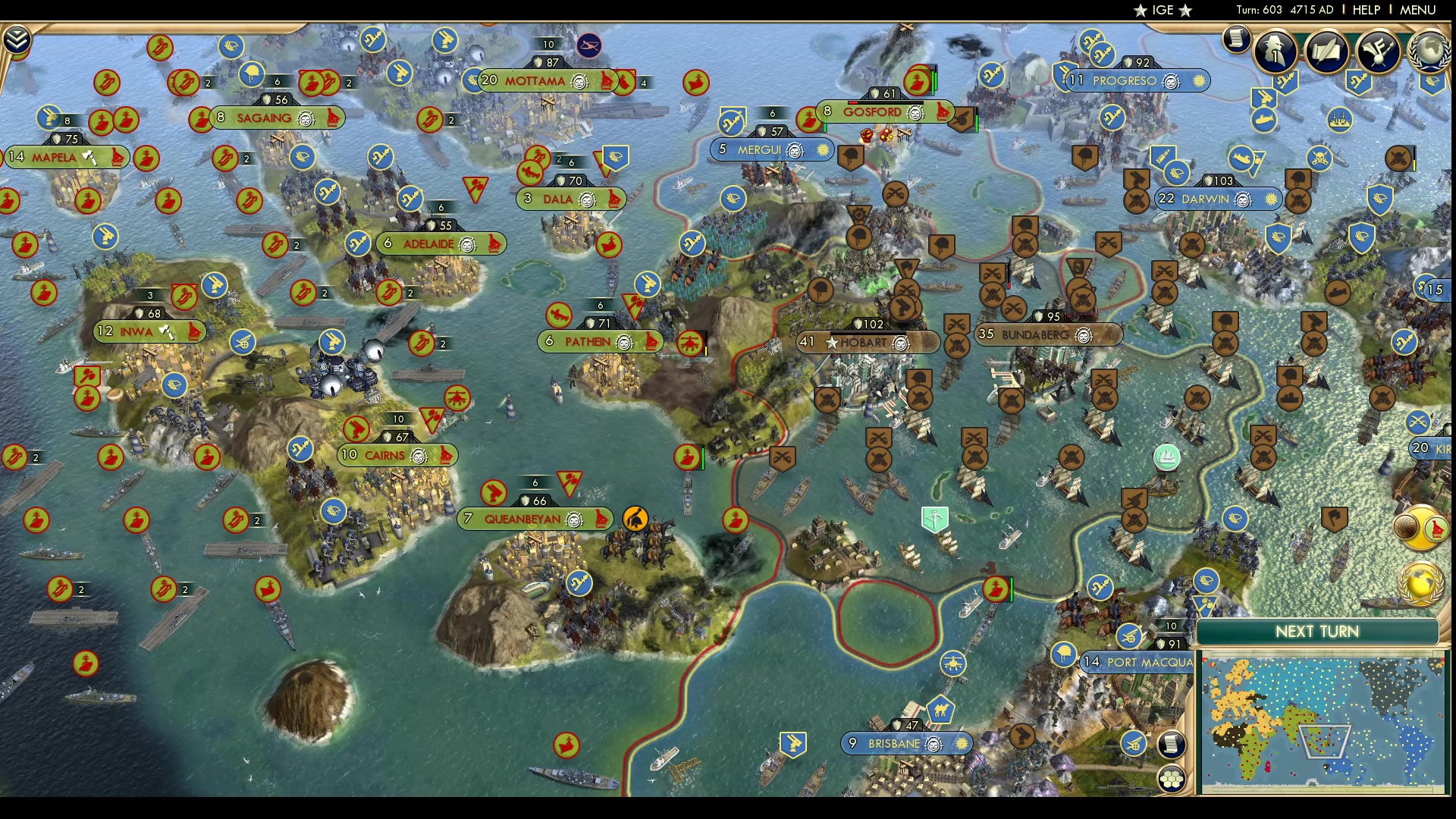The height and width of the screenshot is (819, 1456).
Task: Click the scroll icon left of the minimap
Action: tap(1172, 744)
